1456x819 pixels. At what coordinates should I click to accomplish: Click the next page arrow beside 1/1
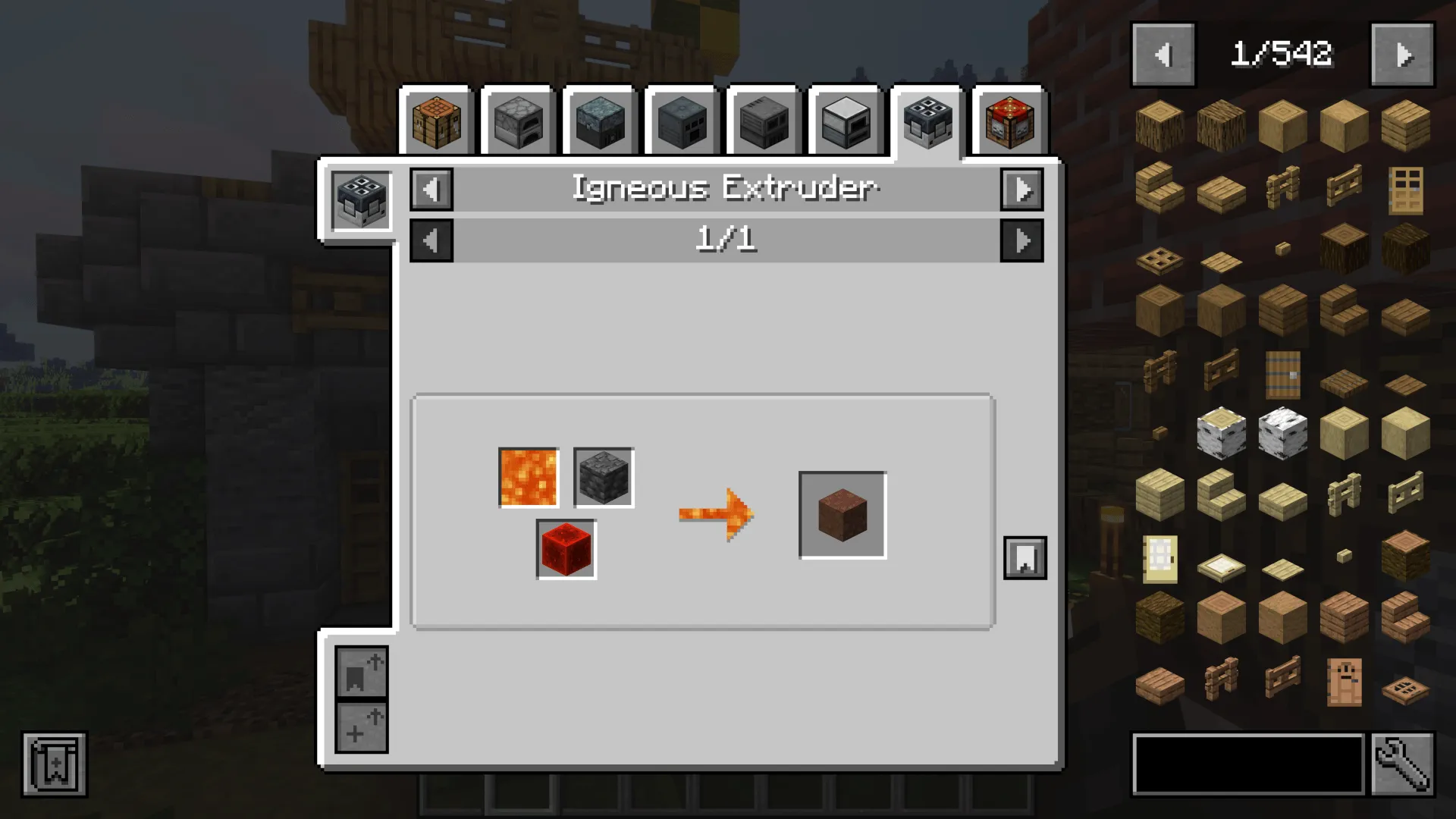tap(1021, 241)
